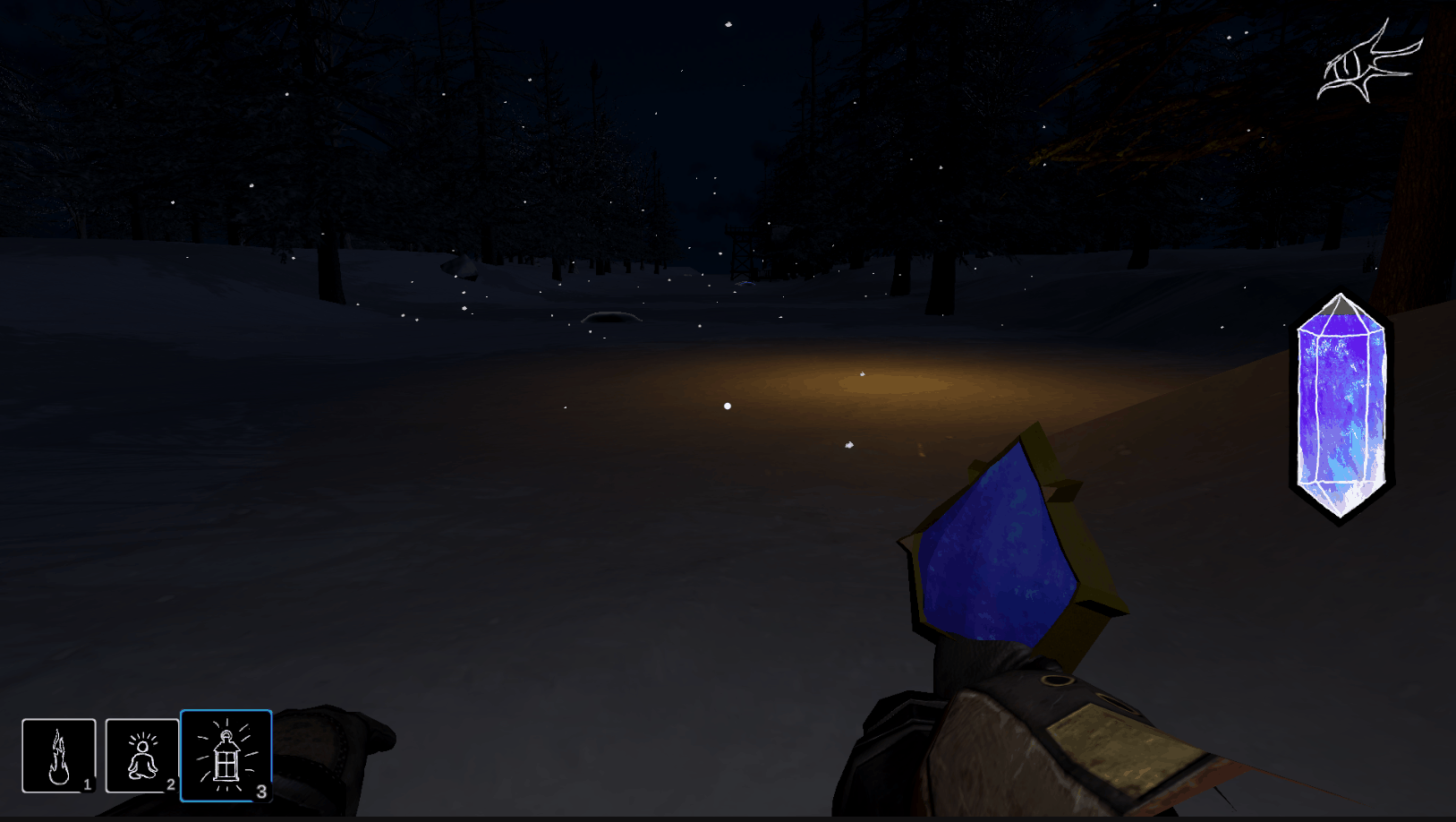The width and height of the screenshot is (1456, 822).
Task: Toggle selection of the meditation hotbar slot
Action: click(x=140, y=755)
